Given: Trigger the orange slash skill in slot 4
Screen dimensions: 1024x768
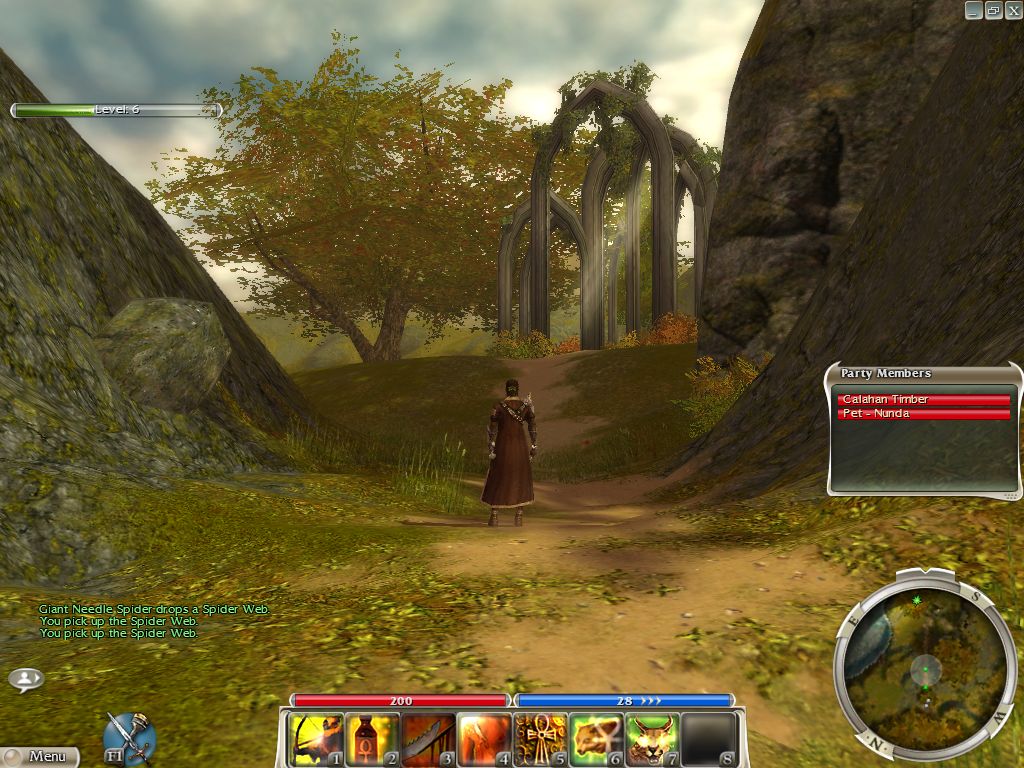Looking at the screenshot, I should pos(484,739).
